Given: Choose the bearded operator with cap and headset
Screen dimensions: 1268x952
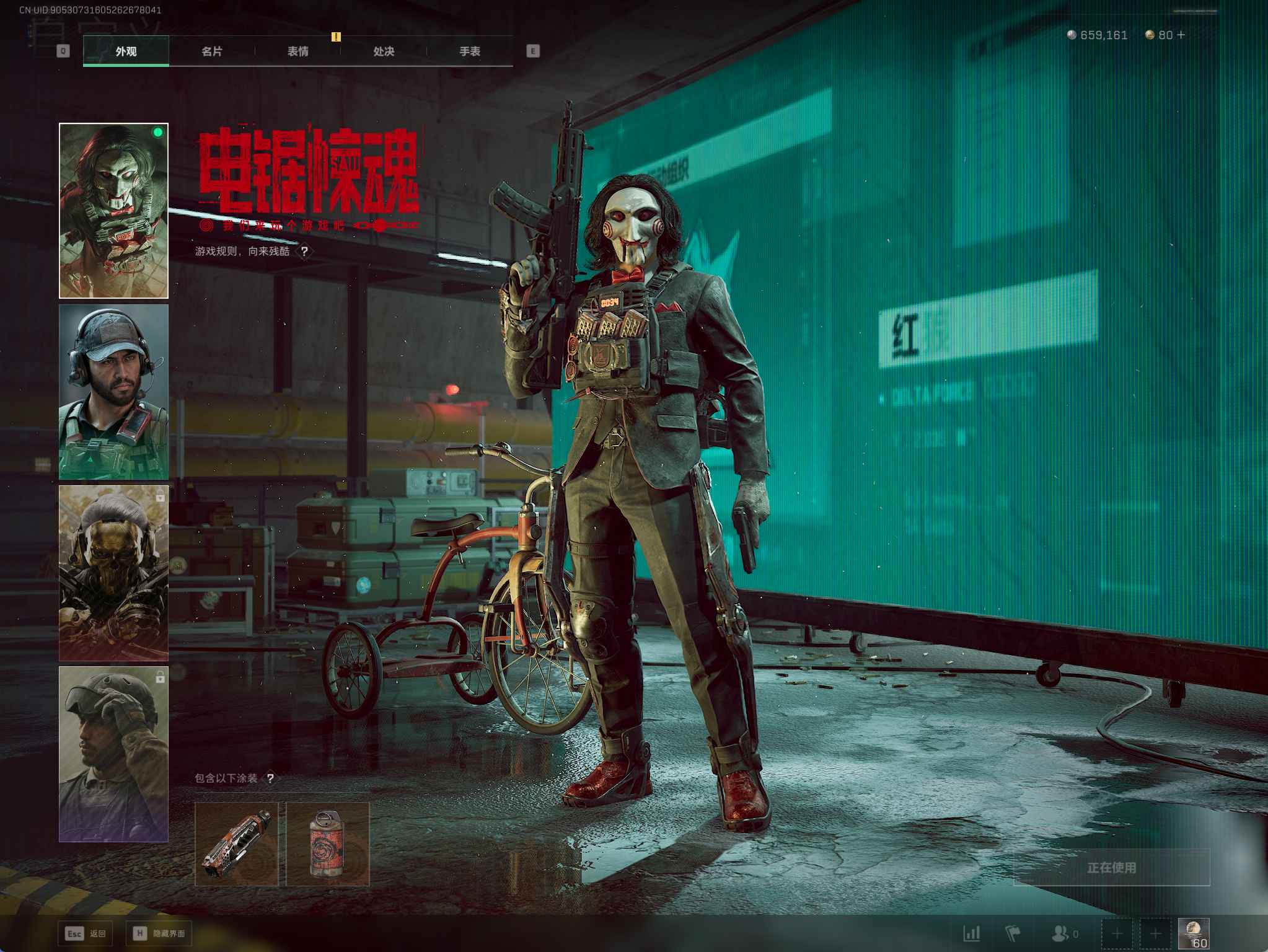Looking at the screenshot, I should (x=113, y=392).
